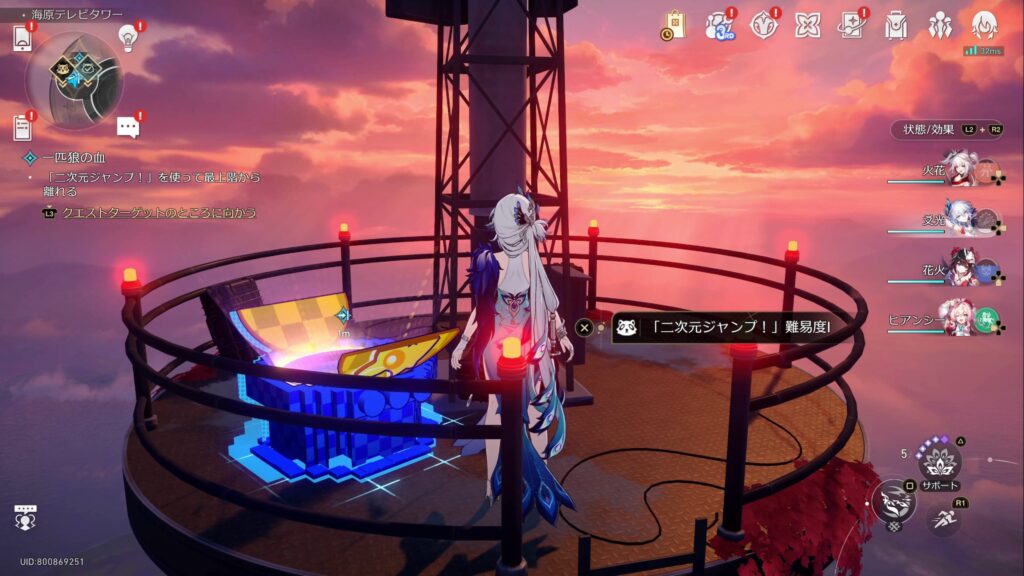Click the lightbulb tutorial hints icon
The image size is (1024, 576).
[x=128, y=37]
